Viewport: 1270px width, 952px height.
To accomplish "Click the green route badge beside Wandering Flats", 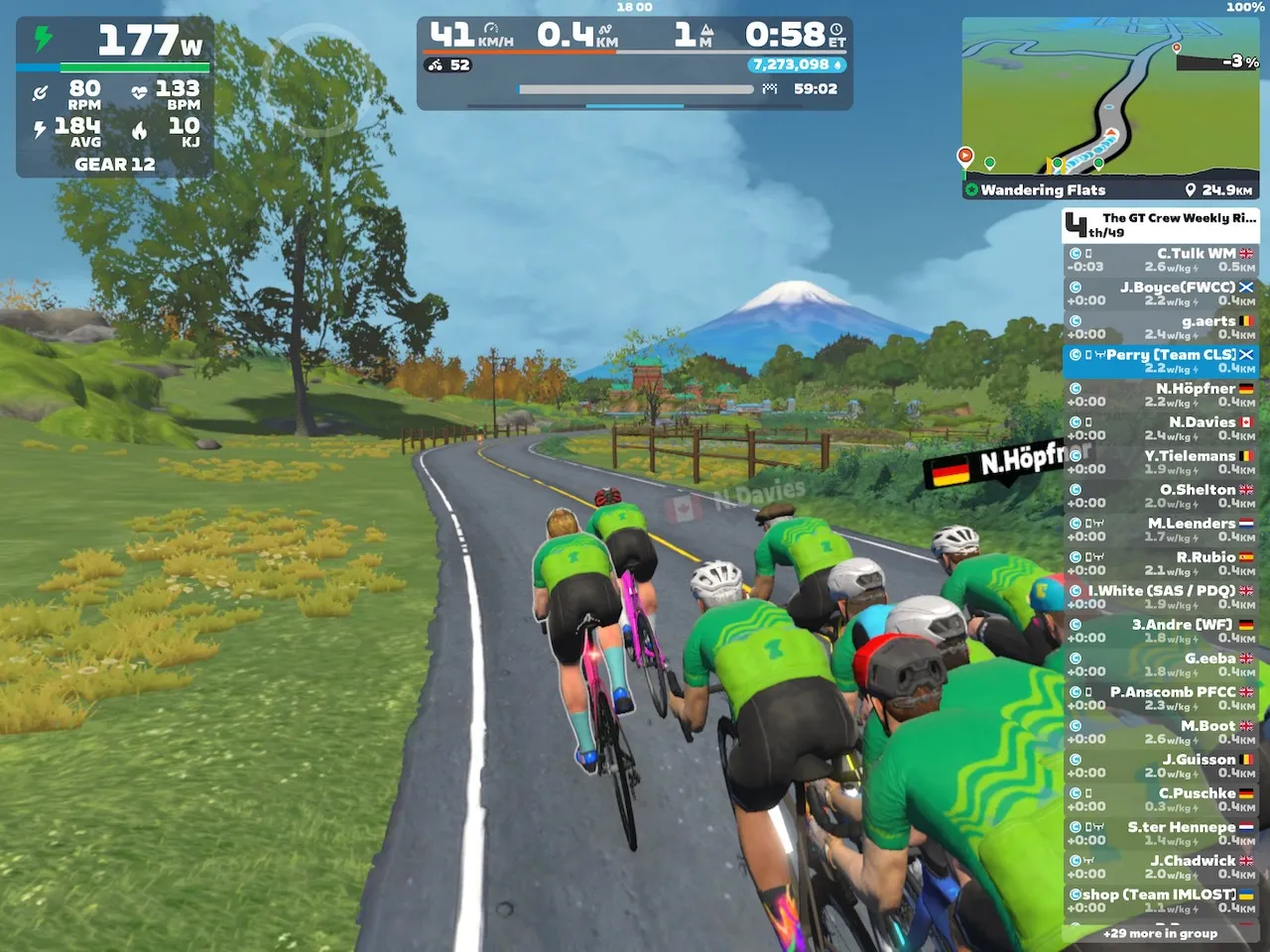I will (971, 189).
